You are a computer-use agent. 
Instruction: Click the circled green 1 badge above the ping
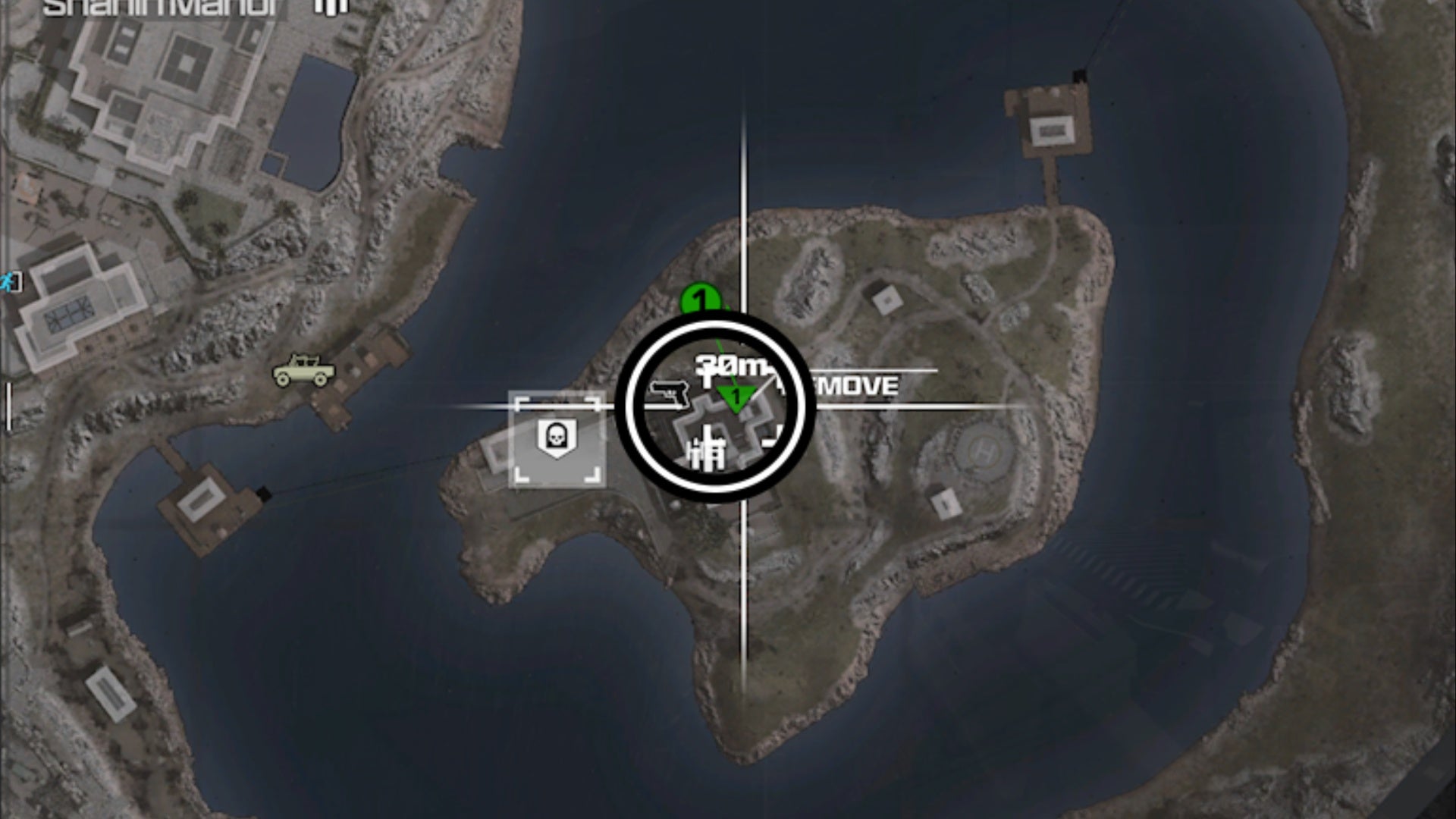(701, 299)
